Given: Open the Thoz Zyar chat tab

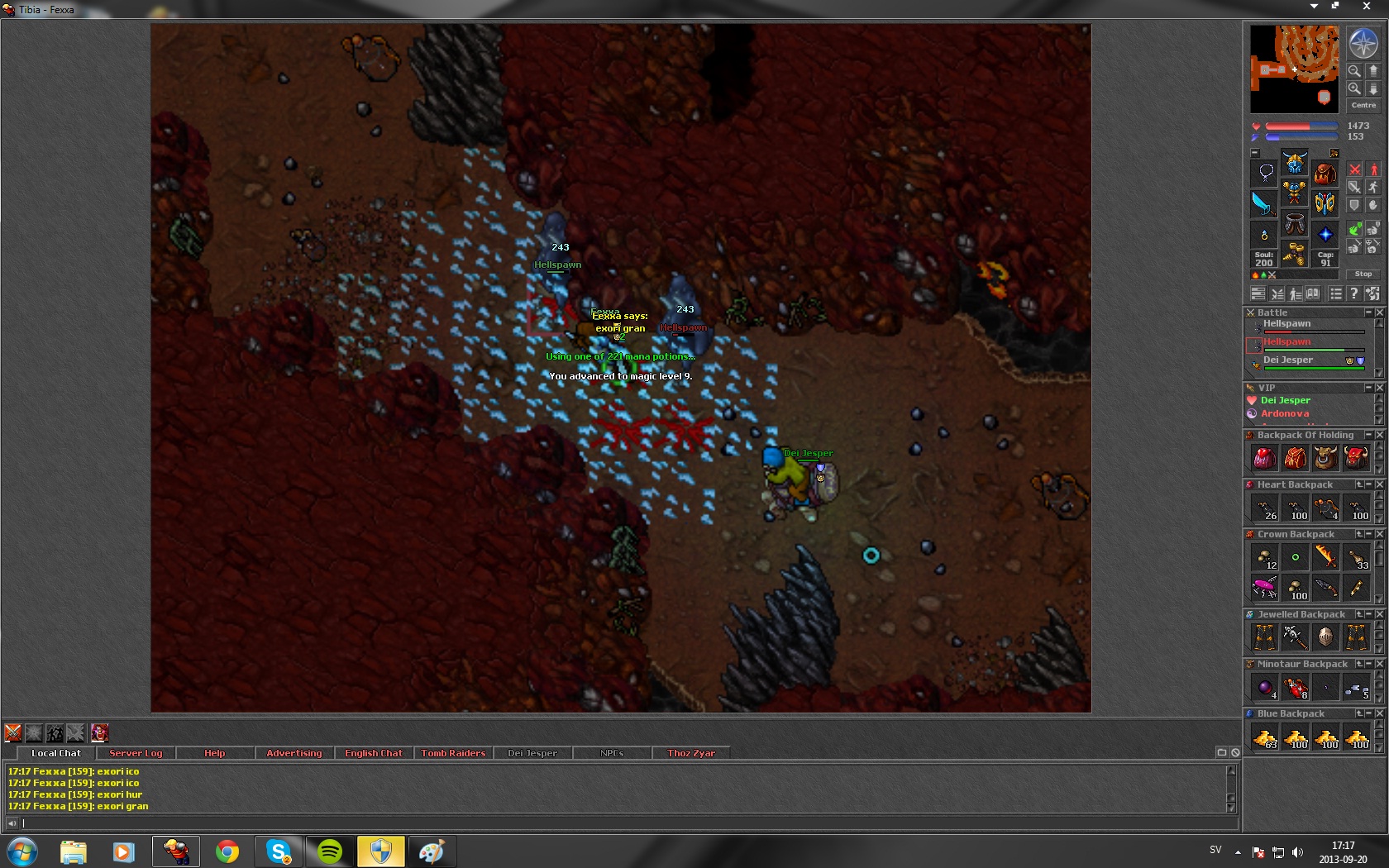Looking at the screenshot, I should (x=691, y=753).
